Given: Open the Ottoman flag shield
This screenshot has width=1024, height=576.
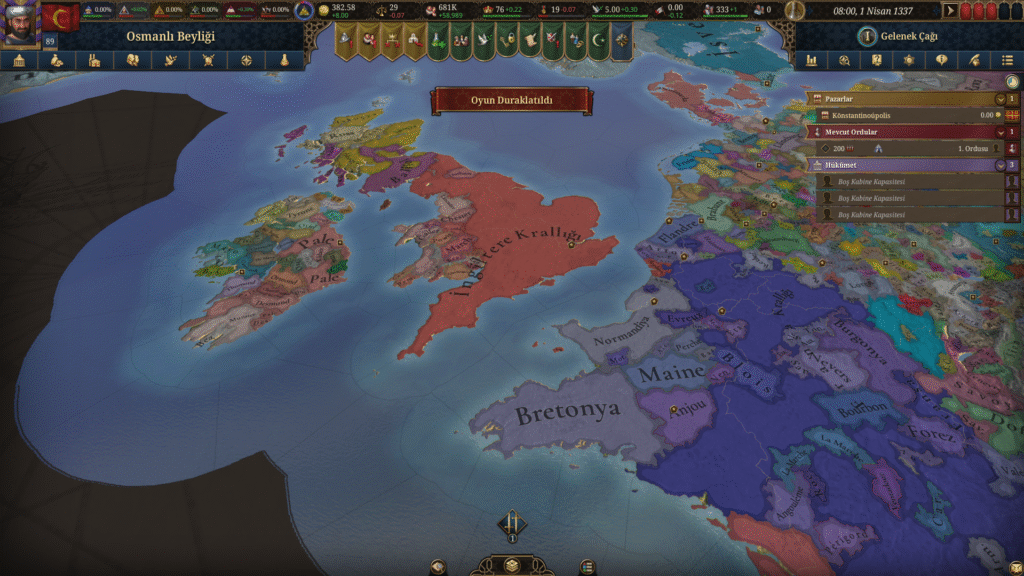Looking at the screenshot, I should 61,18.
